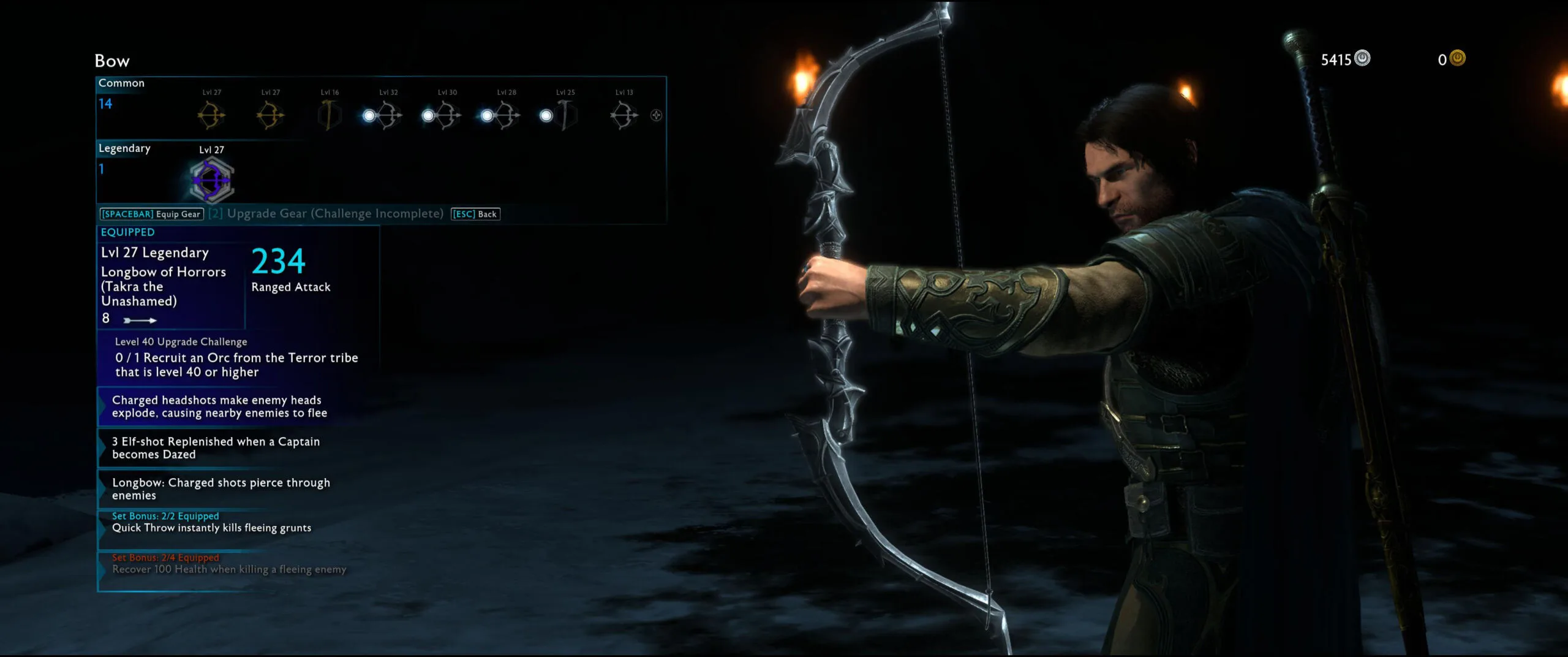The image size is (1568, 657).
Task: Go back with the Back button
Action: [x=475, y=214]
